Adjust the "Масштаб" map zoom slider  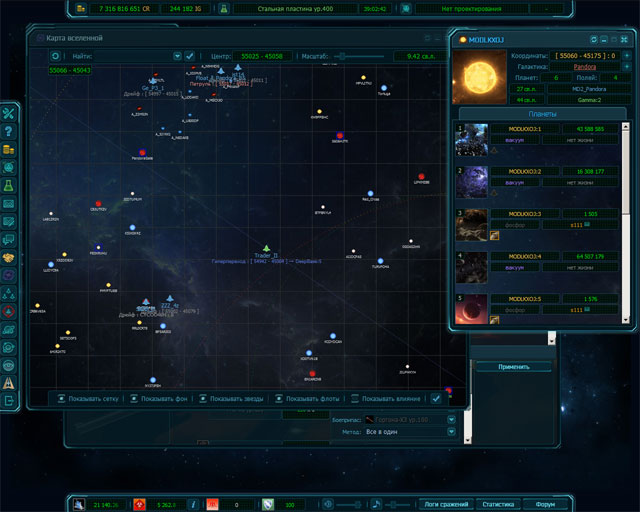tap(345, 56)
